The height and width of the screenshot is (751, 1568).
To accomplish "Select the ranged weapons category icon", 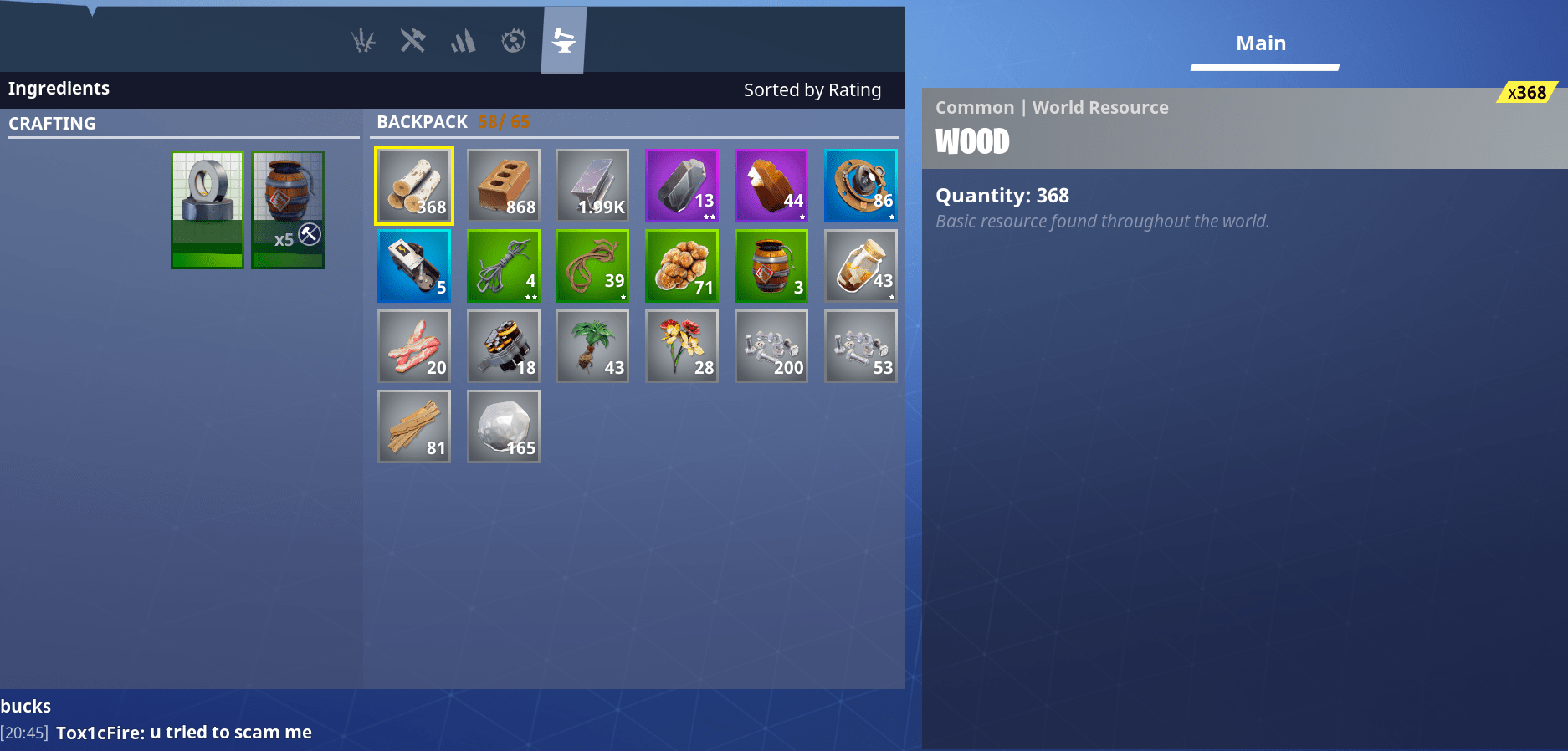I will [364, 38].
